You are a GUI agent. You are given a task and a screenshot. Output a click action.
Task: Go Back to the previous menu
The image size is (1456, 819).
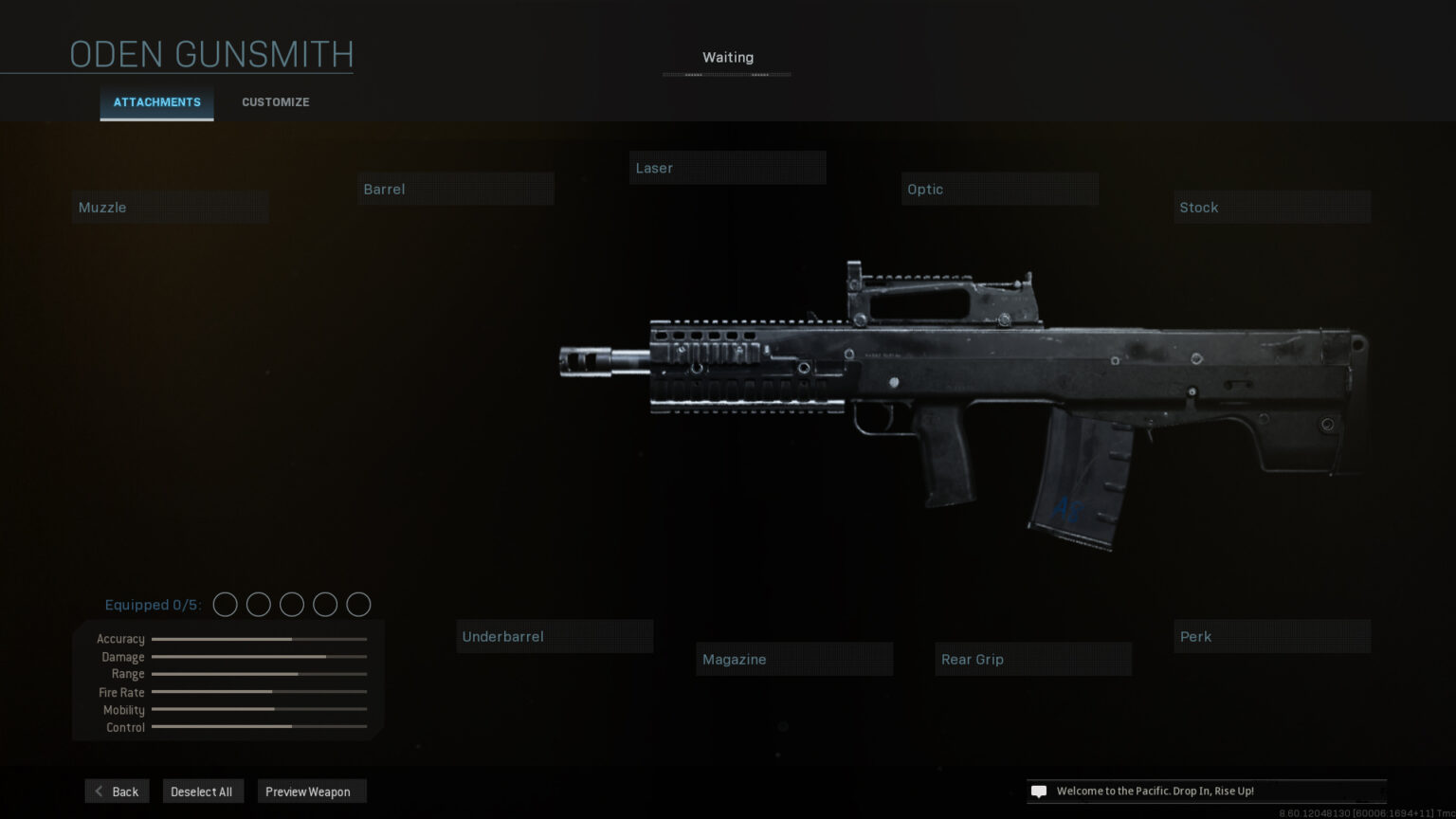click(x=117, y=792)
